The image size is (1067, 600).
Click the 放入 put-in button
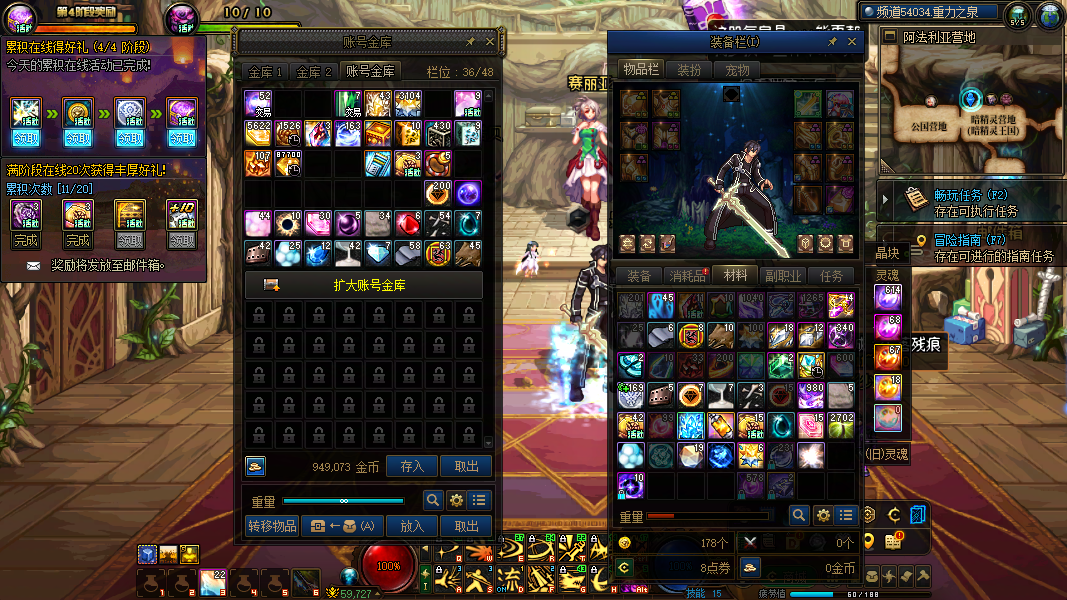coord(412,526)
